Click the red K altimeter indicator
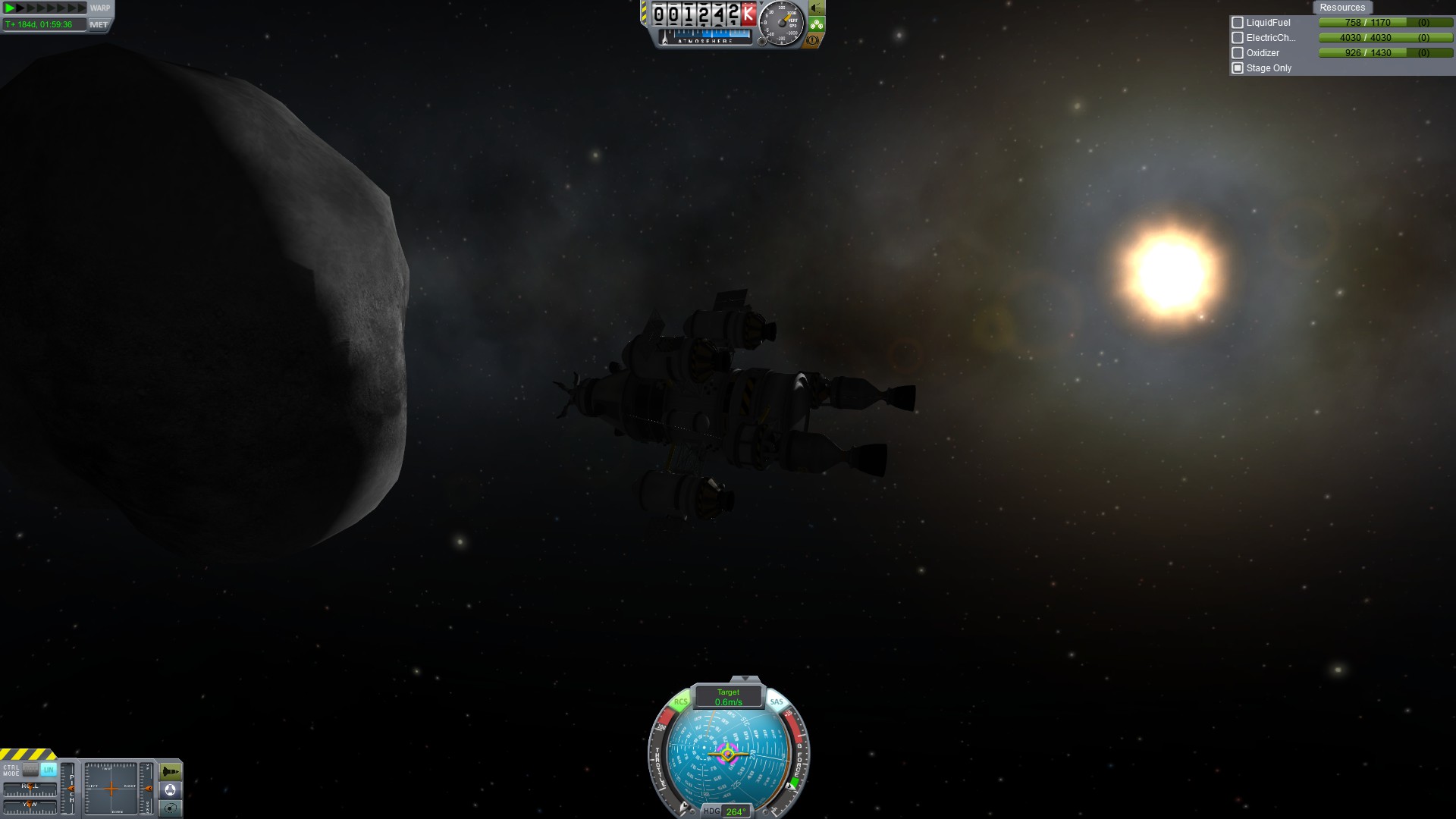The image size is (1456, 819). [748, 14]
